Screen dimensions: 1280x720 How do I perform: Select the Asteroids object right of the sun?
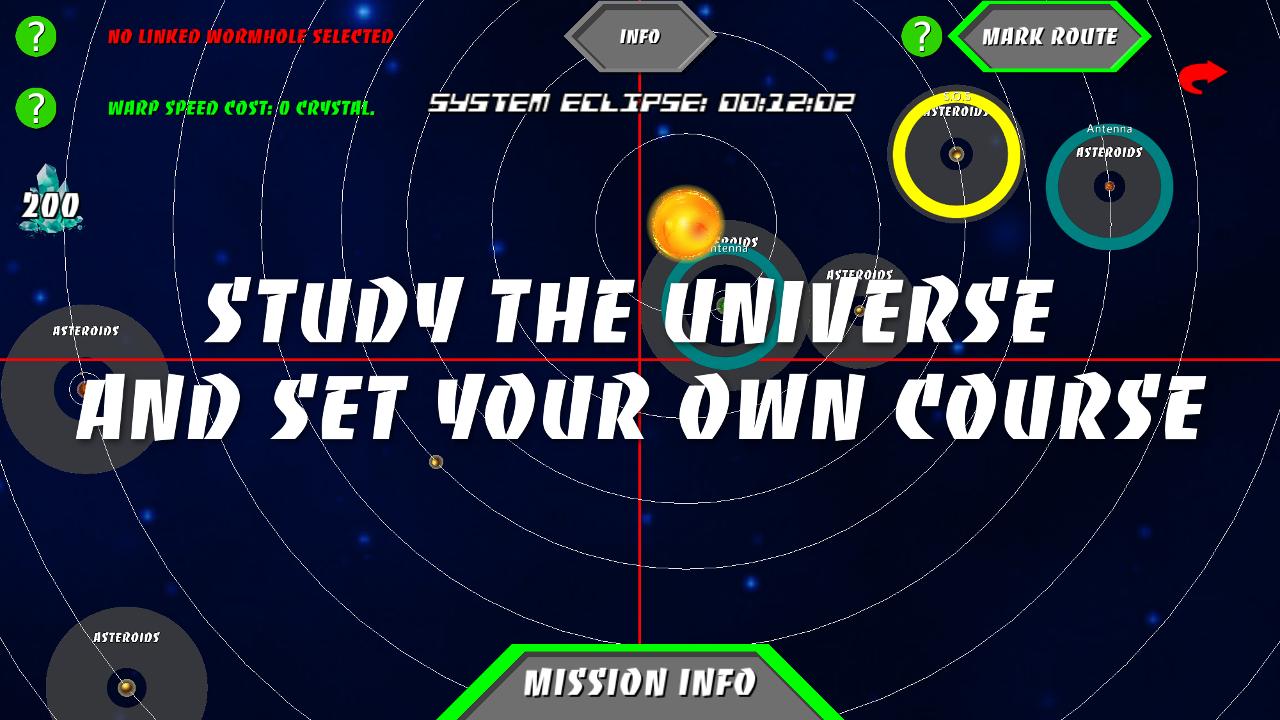pos(857,310)
